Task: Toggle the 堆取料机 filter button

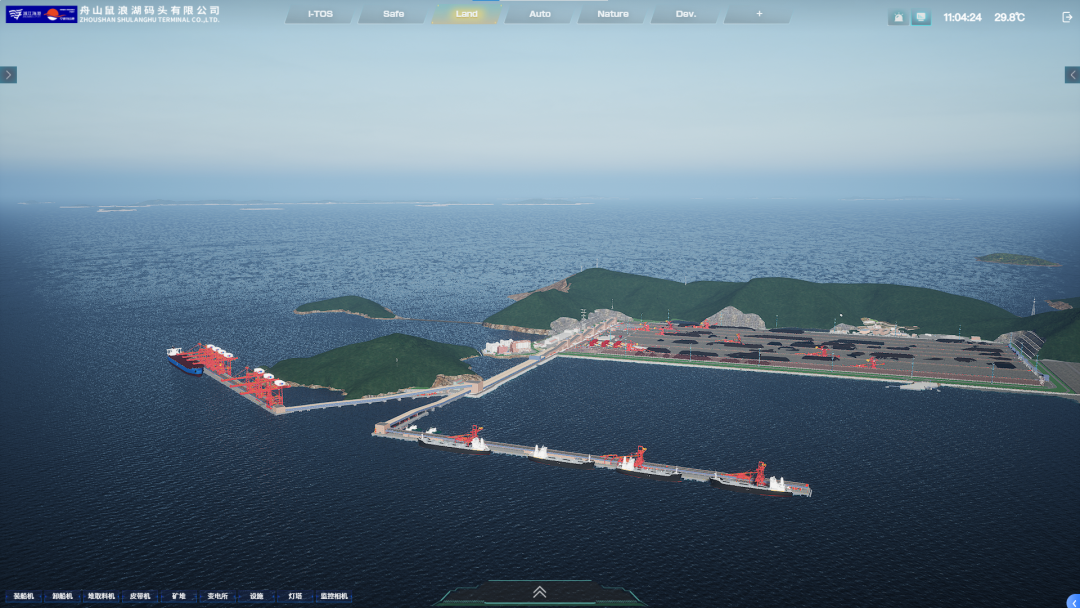Action: (101, 597)
